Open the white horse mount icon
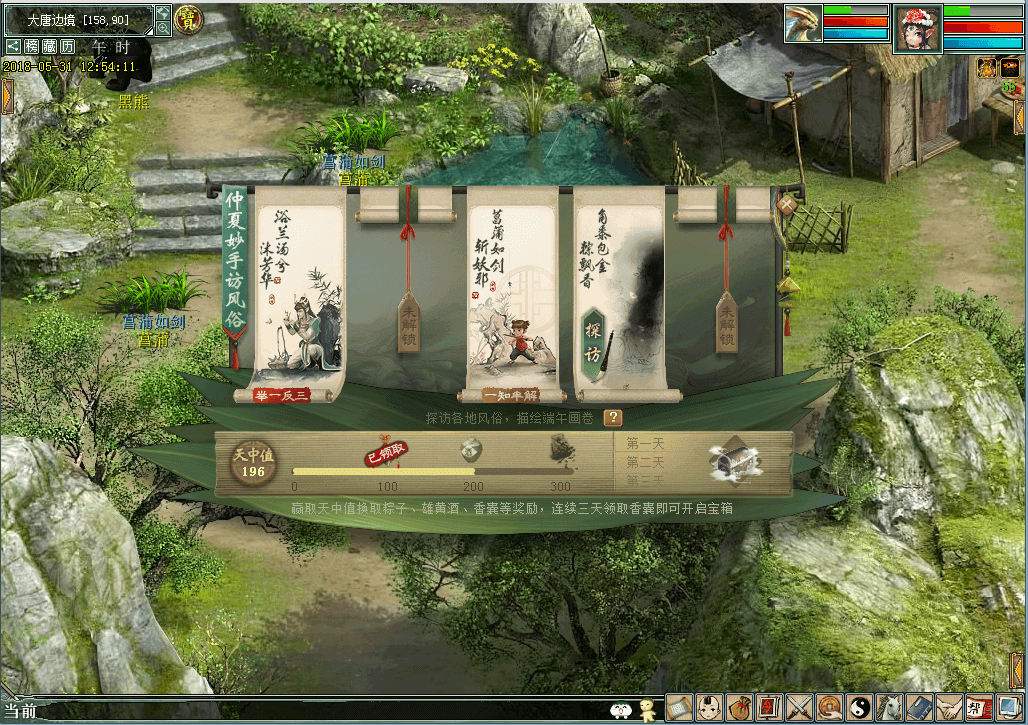This screenshot has width=1028, height=725. (889, 707)
